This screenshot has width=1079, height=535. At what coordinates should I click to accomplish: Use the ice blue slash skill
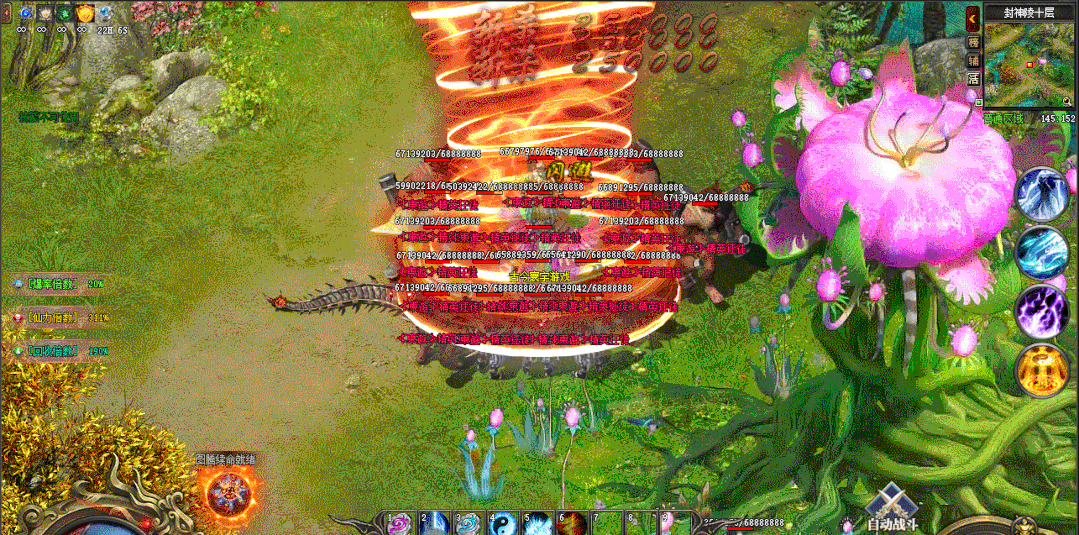[1042, 252]
